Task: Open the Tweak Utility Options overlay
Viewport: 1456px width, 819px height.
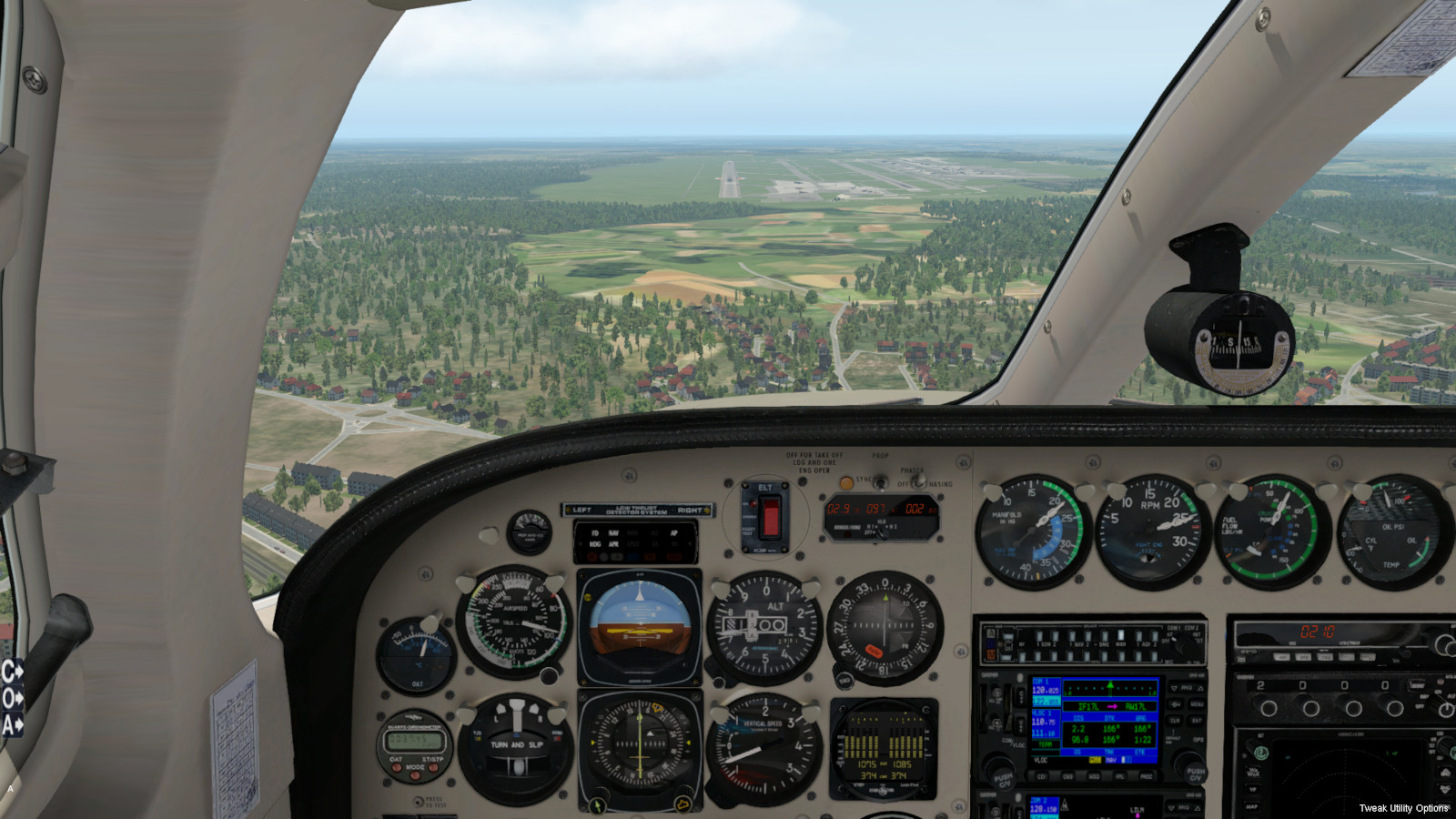Action: point(1403,808)
